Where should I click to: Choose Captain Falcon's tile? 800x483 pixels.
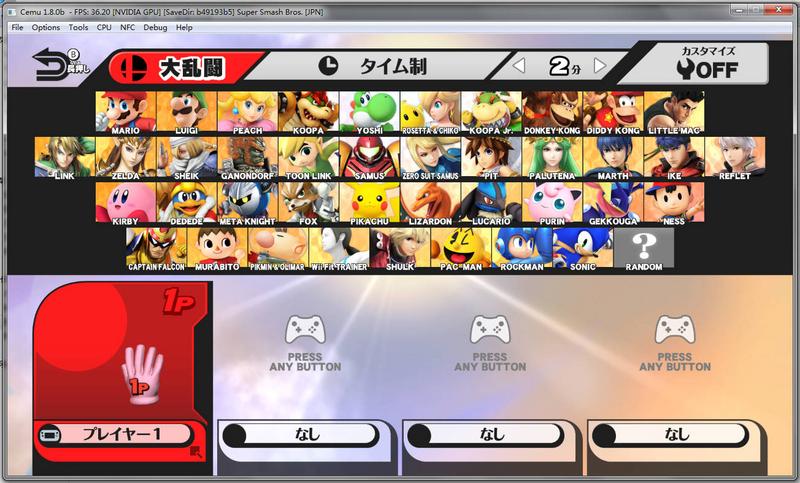156,248
